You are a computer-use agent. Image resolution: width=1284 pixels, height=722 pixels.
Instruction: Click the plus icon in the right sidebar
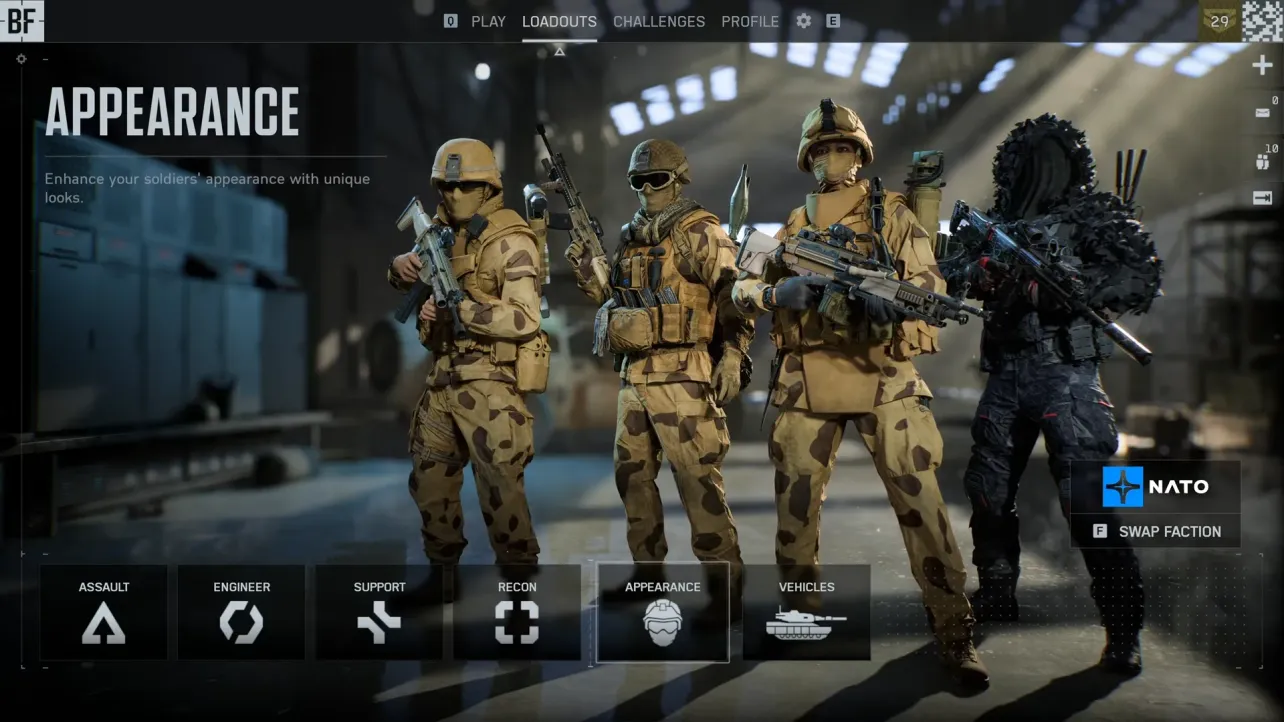tap(1262, 64)
